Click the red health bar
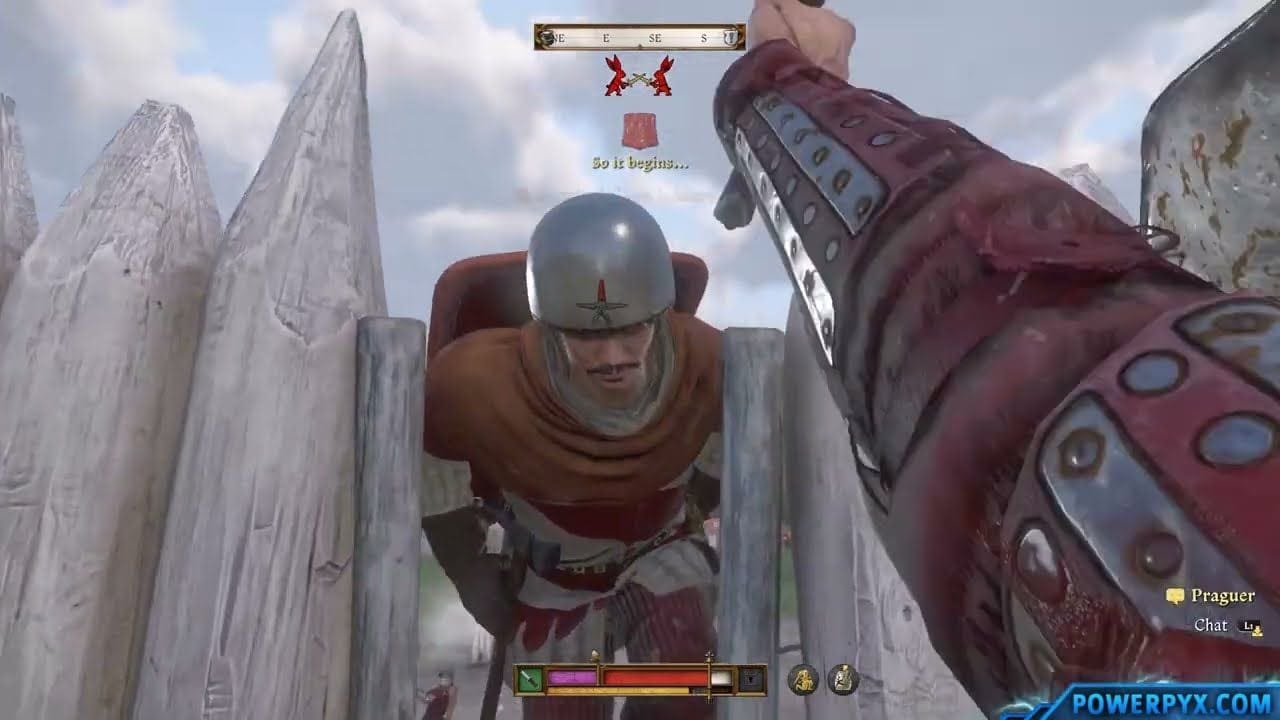Screen dimensions: 1280x720 (x=656, y=678)
